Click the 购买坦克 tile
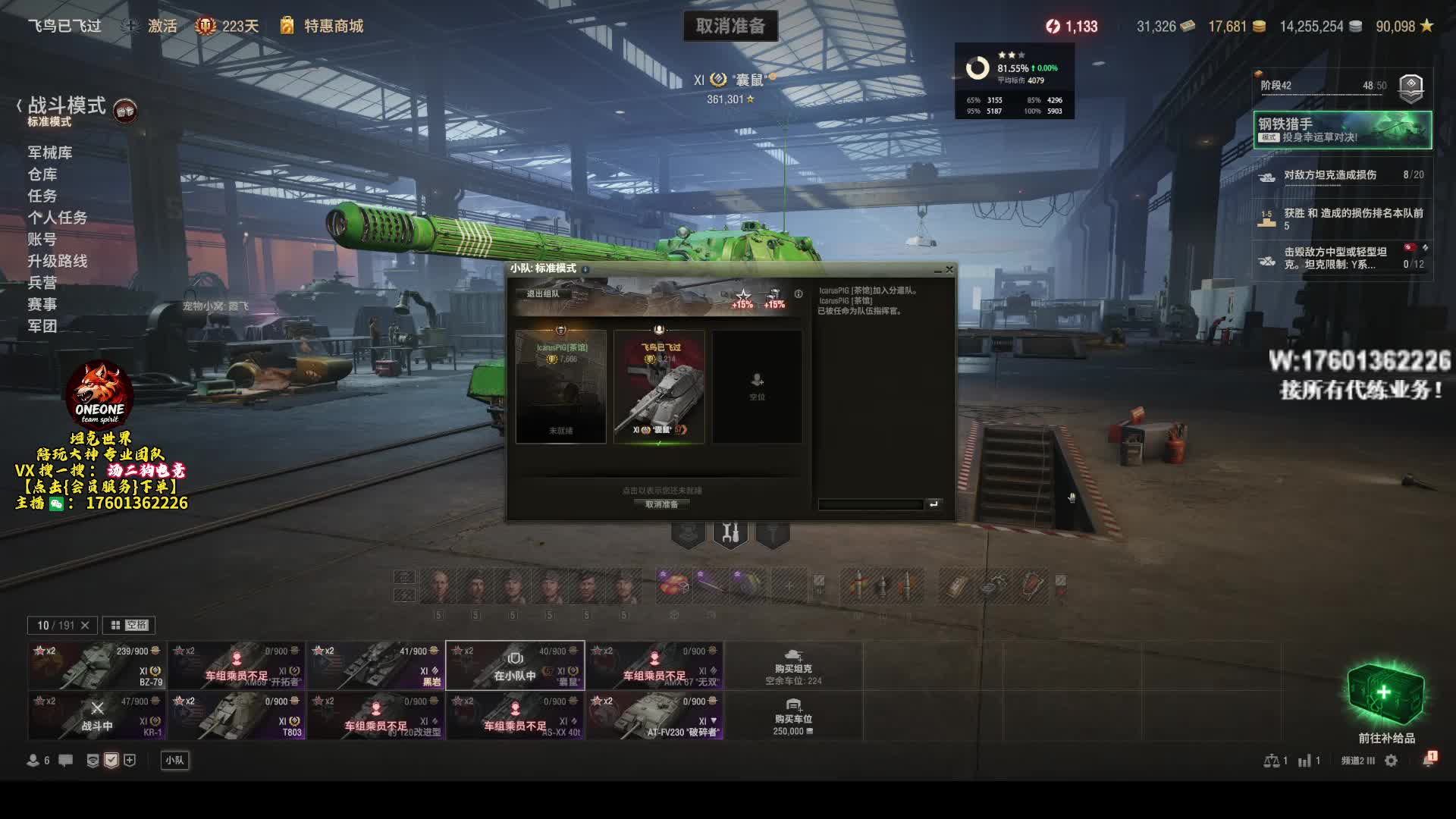The width and height of the screenshot is (1456, 819). [793, 666]
